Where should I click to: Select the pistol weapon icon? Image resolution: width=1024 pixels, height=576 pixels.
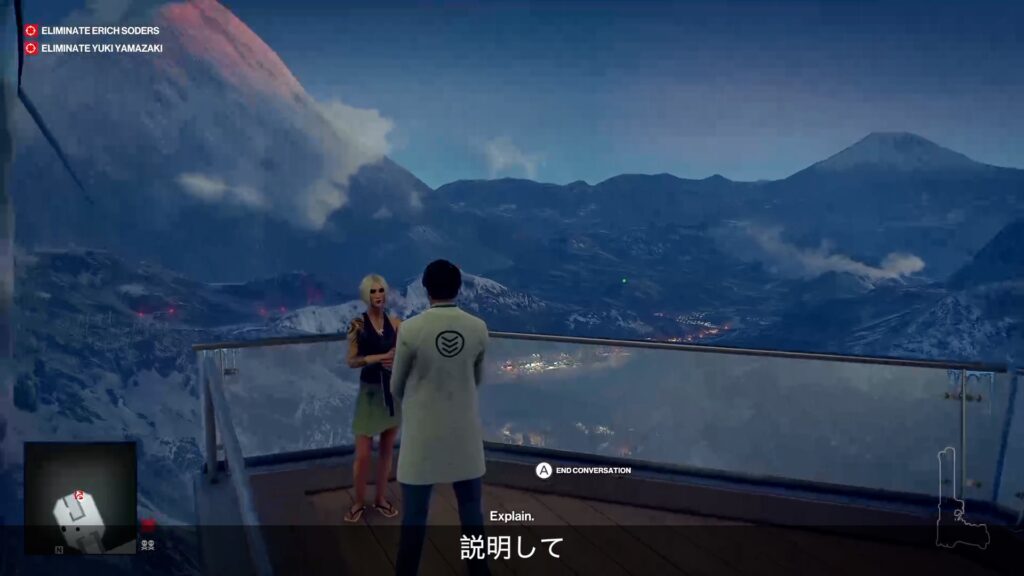[958, 500]
